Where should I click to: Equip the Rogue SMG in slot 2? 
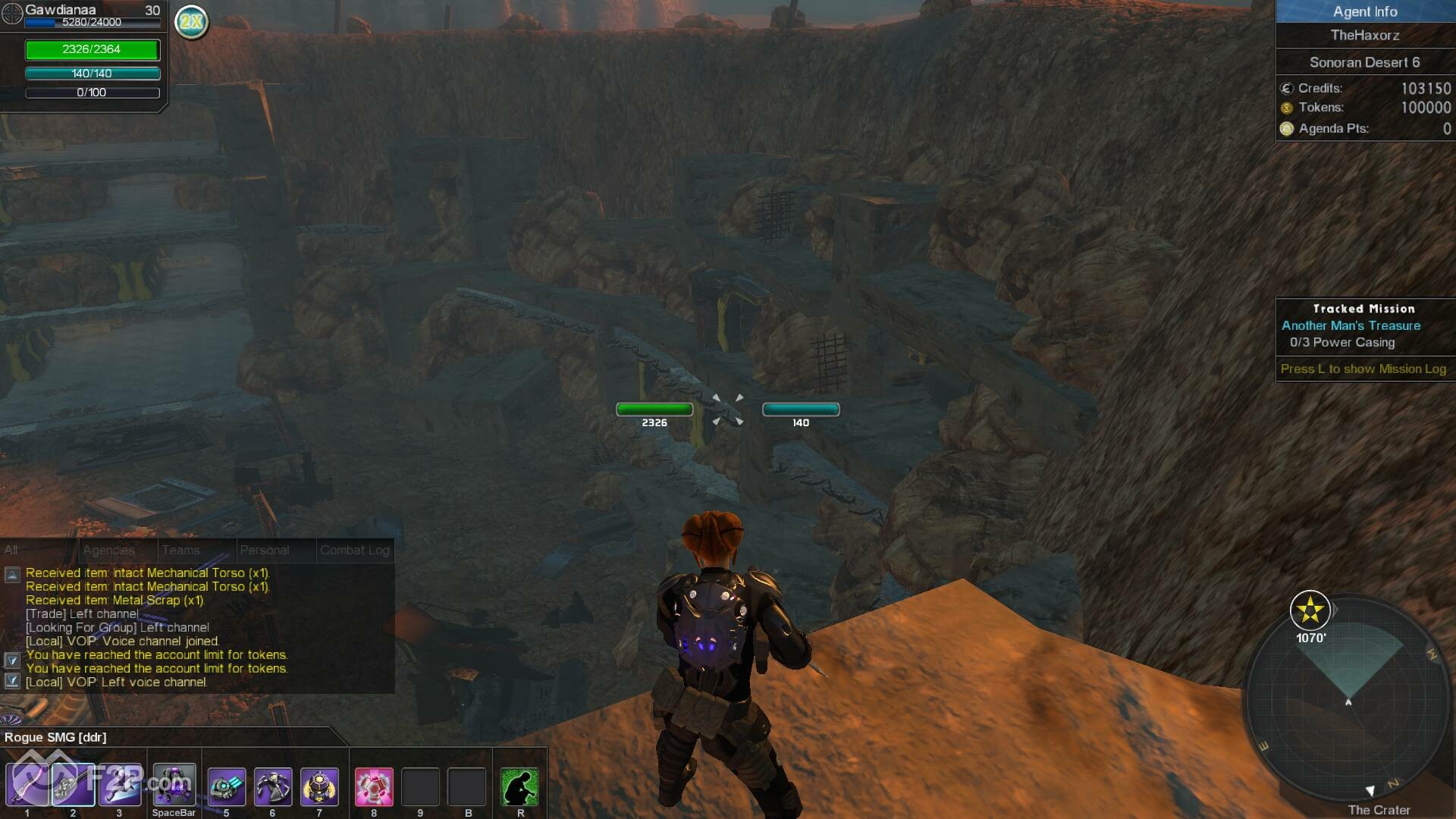(73, 785)
